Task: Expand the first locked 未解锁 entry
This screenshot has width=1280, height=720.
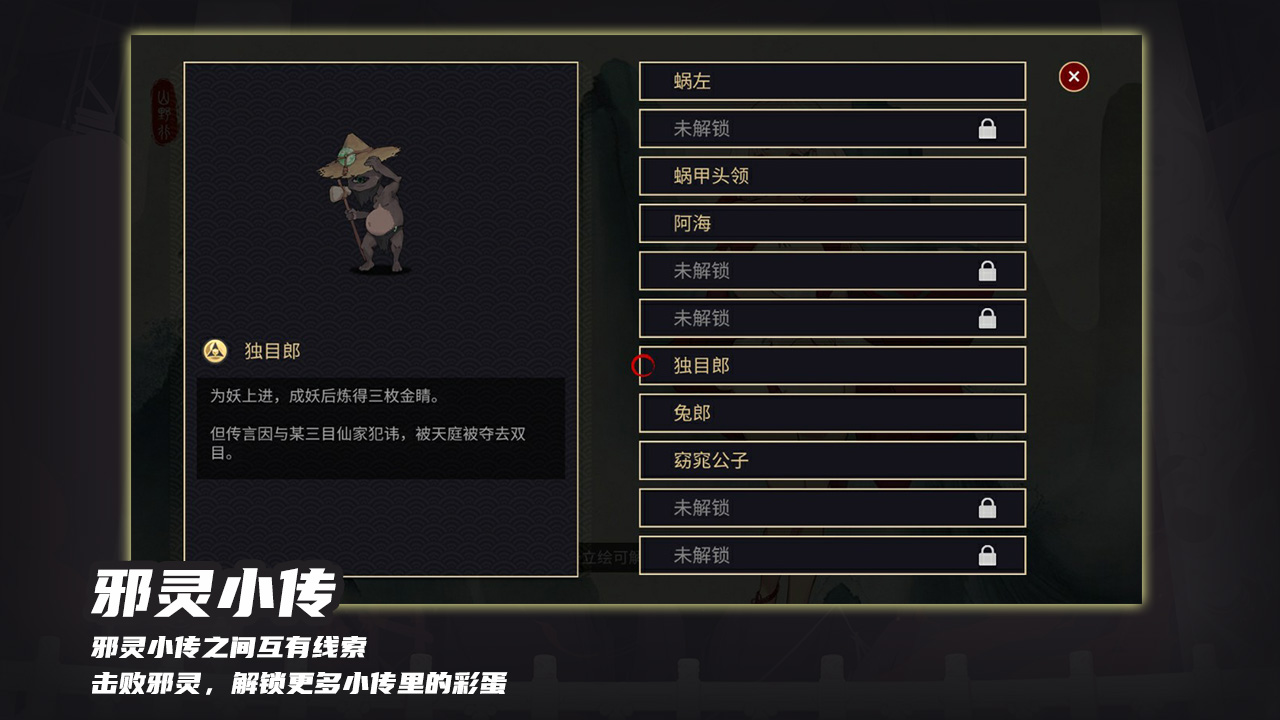Action: [832, 128]
